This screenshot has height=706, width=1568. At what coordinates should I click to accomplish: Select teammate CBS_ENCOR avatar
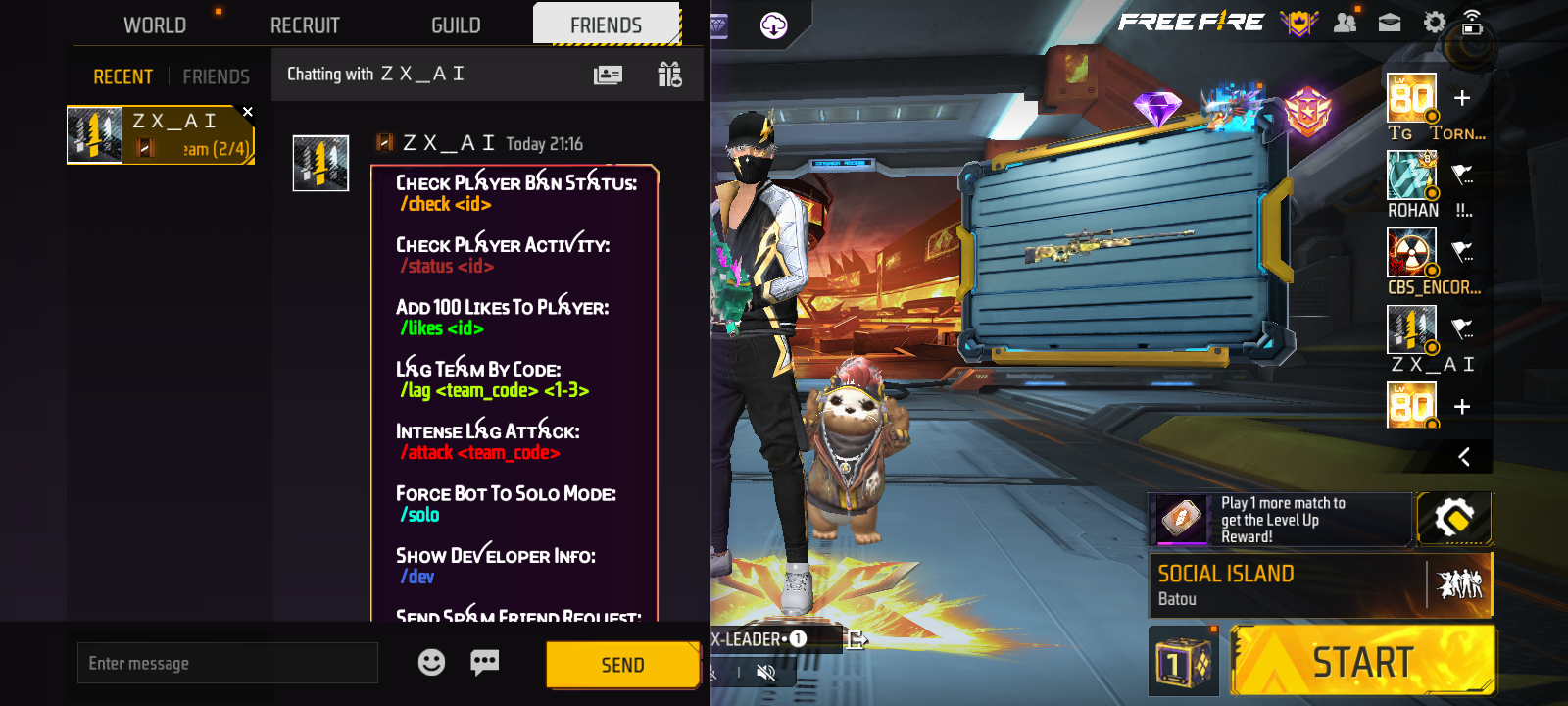click(1411, 252)
